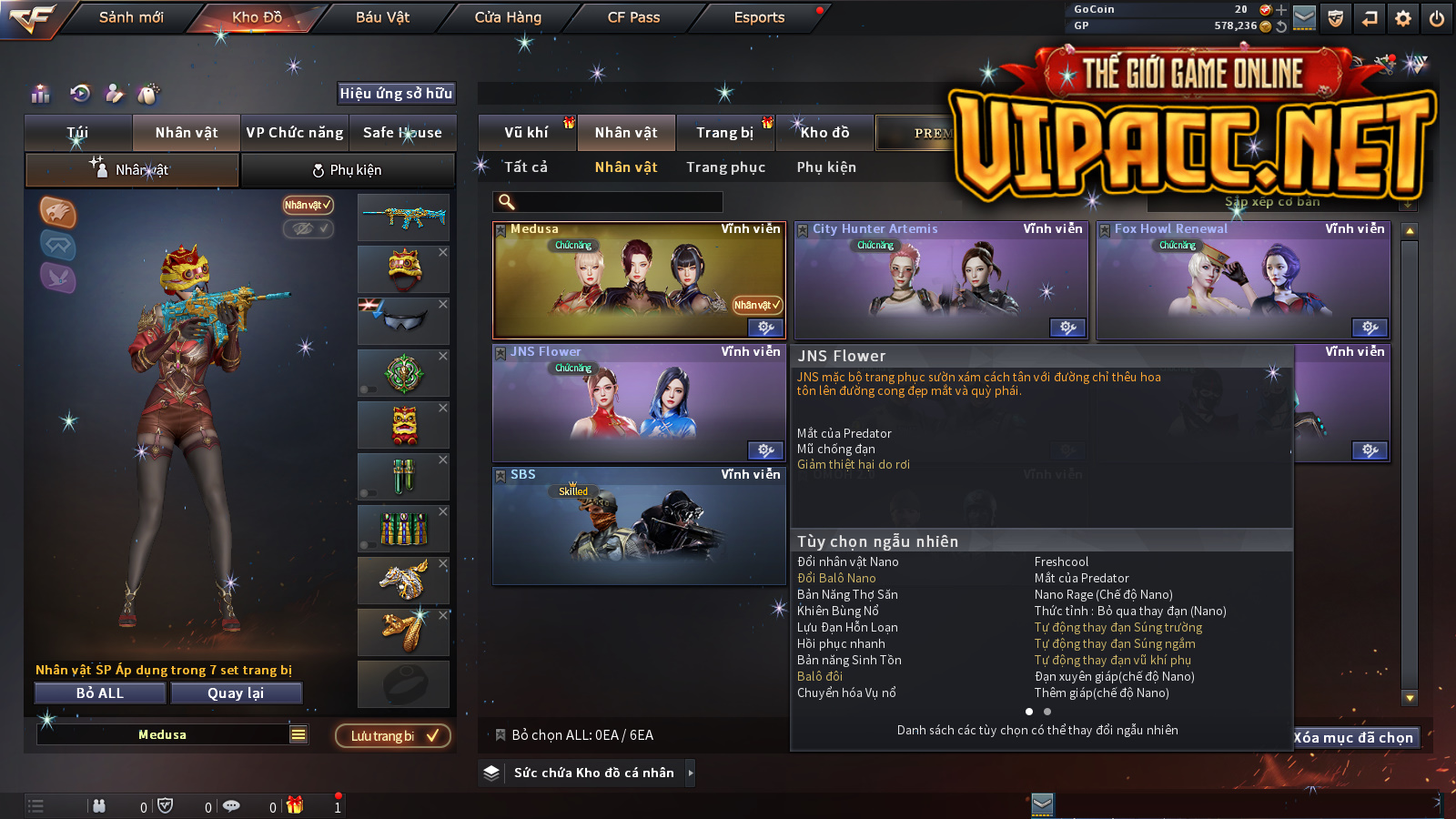
Task: Go to the Sảnh mới lobby
Action: 131,17
